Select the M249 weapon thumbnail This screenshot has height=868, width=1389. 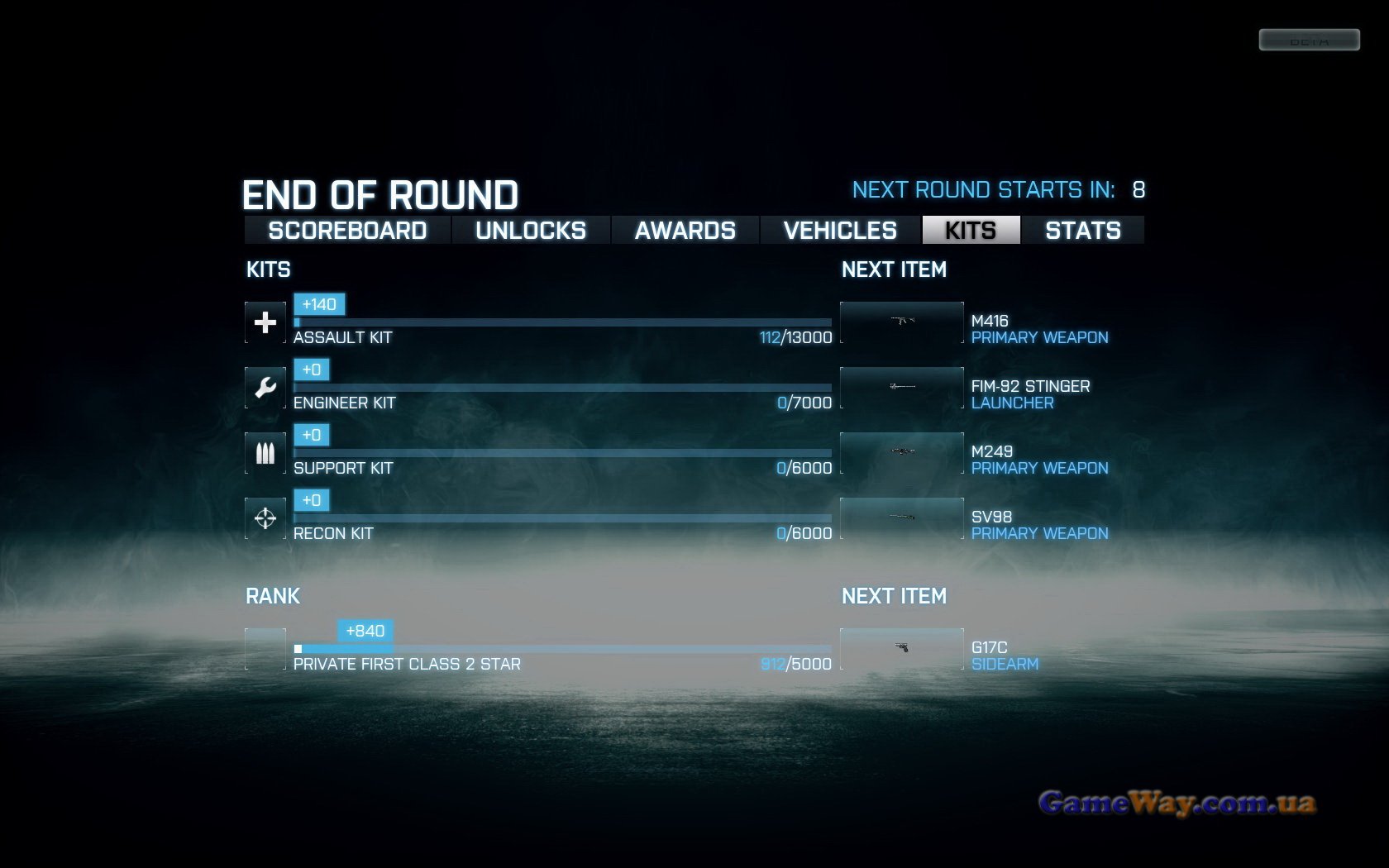902,453
